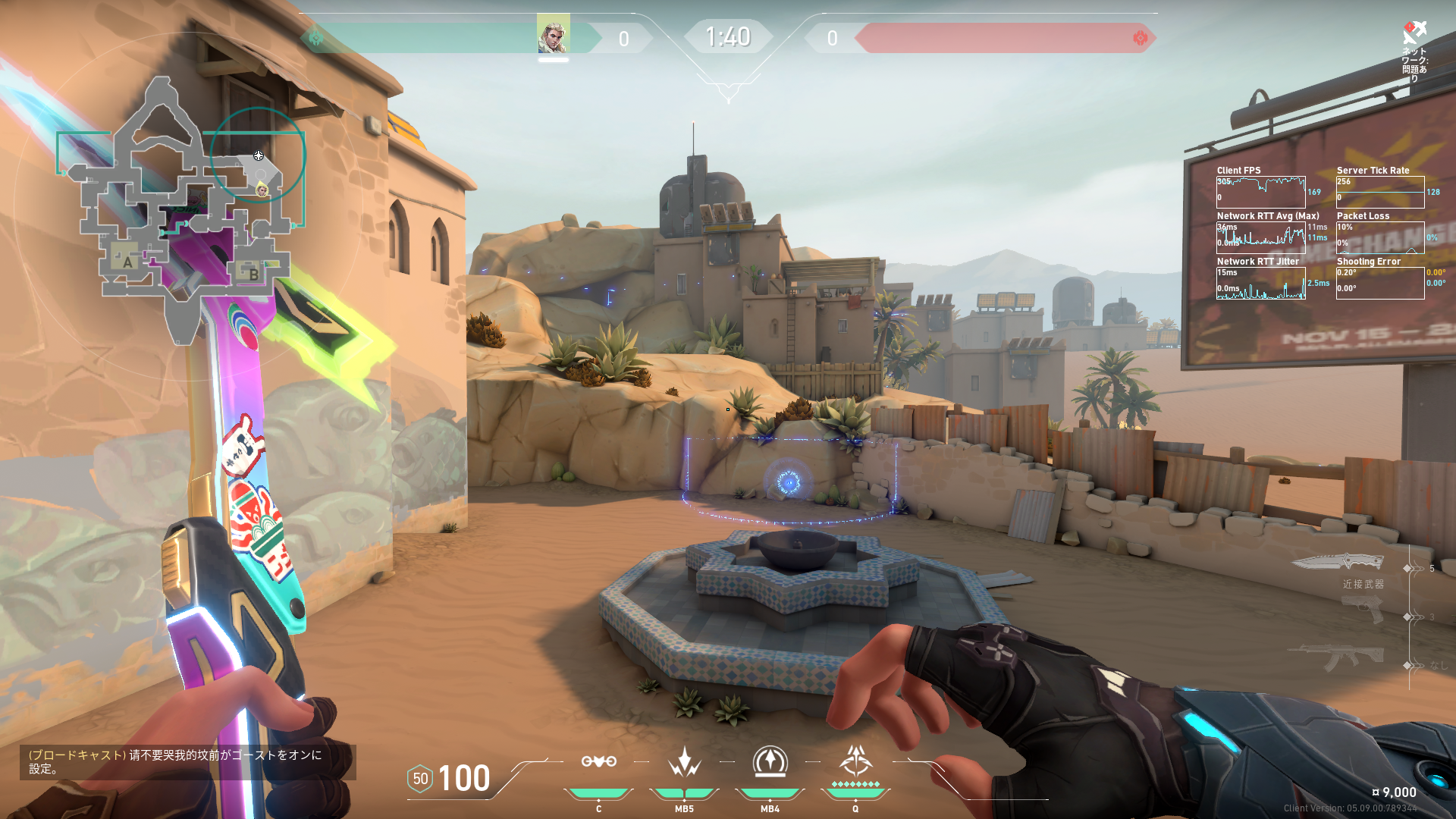Select the B site marker on the minimap
This screenshot has width=1456, height=819.
click(x=253, y=275)
